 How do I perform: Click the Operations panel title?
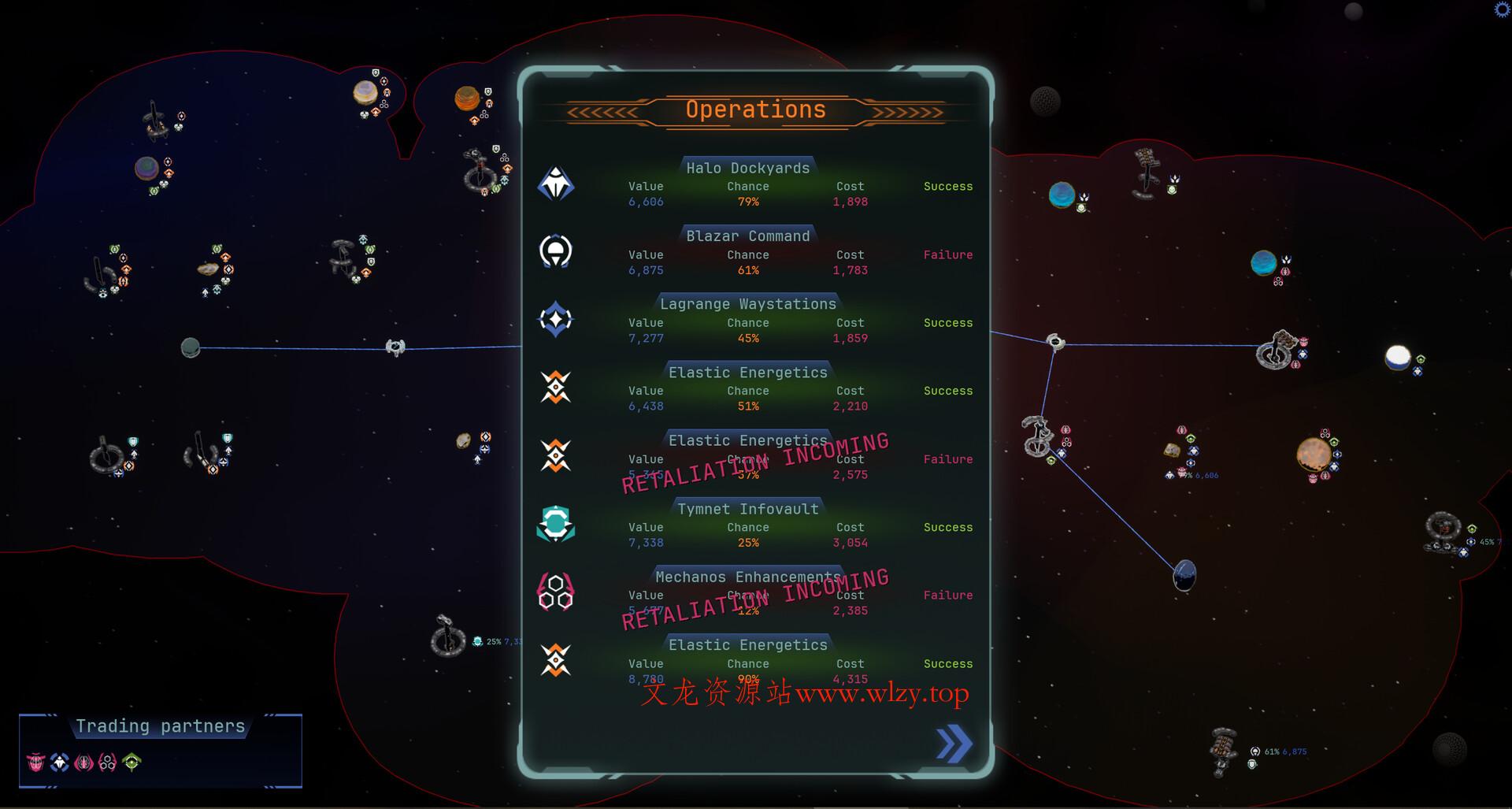755,109
